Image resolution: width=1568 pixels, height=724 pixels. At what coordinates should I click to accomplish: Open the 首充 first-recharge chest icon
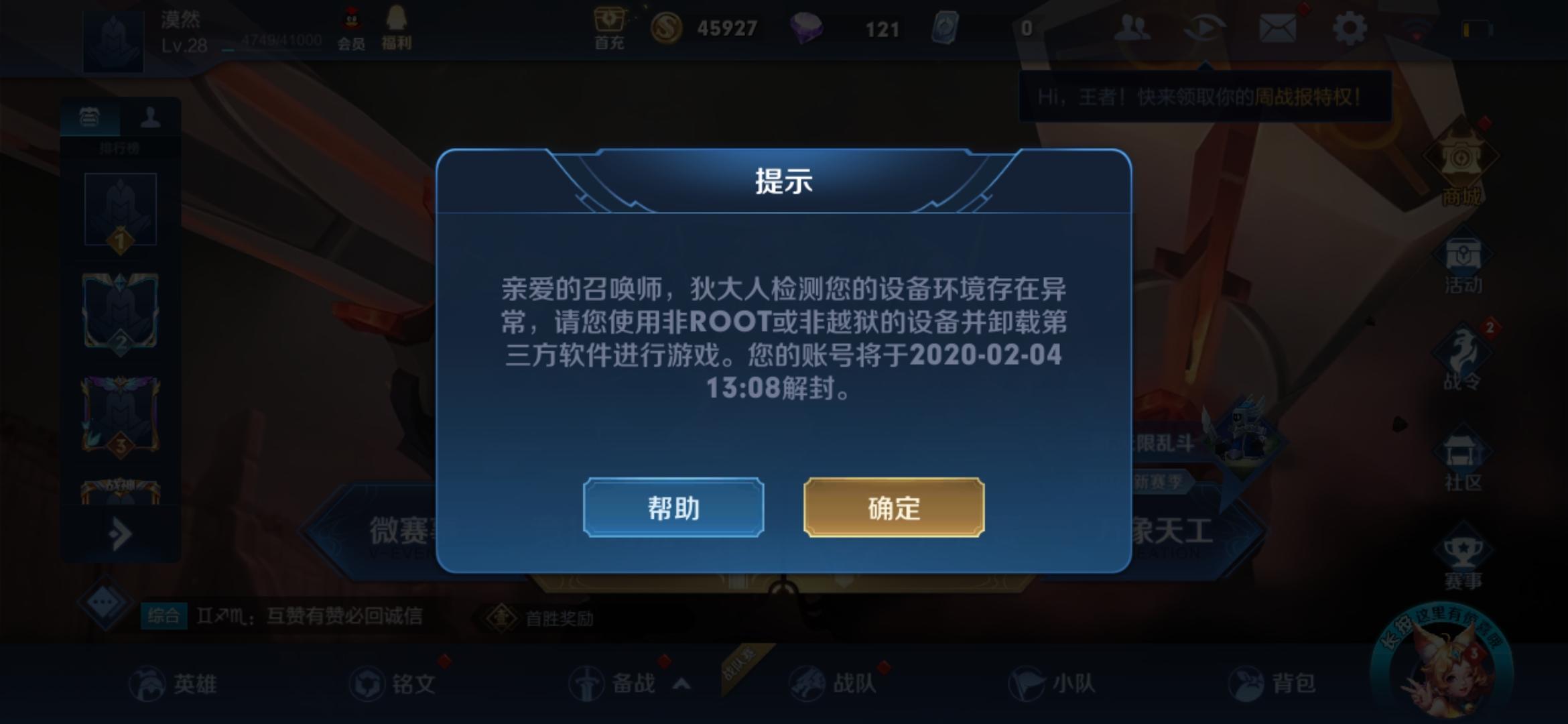coord(608,27)
